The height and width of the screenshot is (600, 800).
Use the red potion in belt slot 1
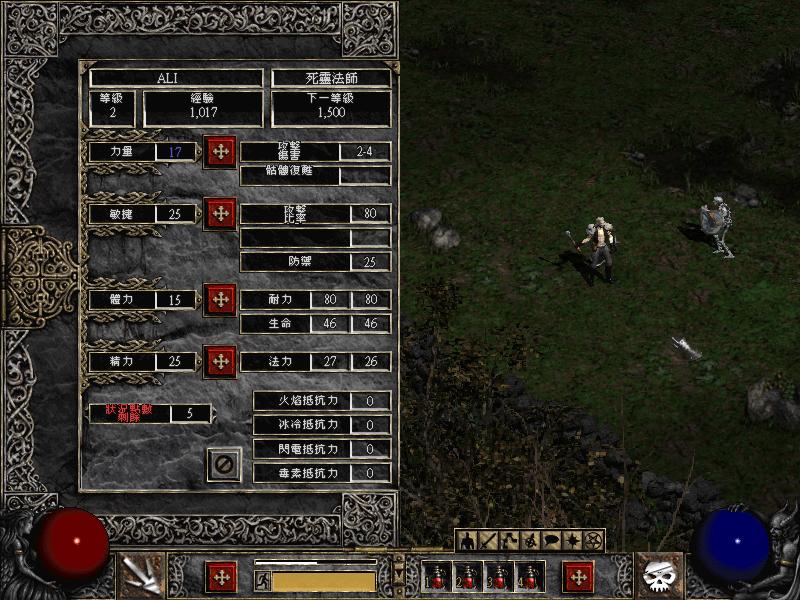[x=438, y=576]
